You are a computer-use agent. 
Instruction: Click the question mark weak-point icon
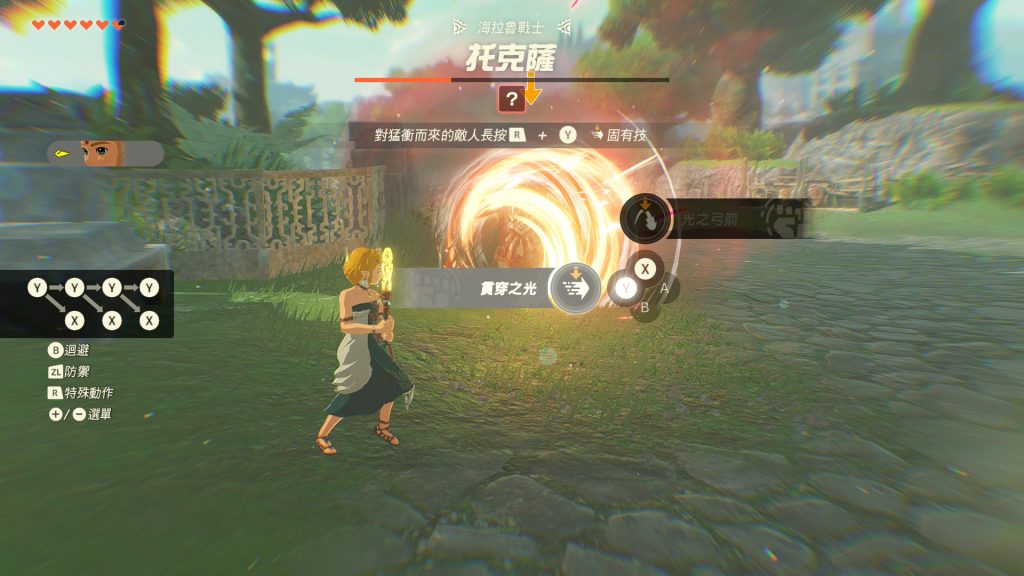[511, 98]
